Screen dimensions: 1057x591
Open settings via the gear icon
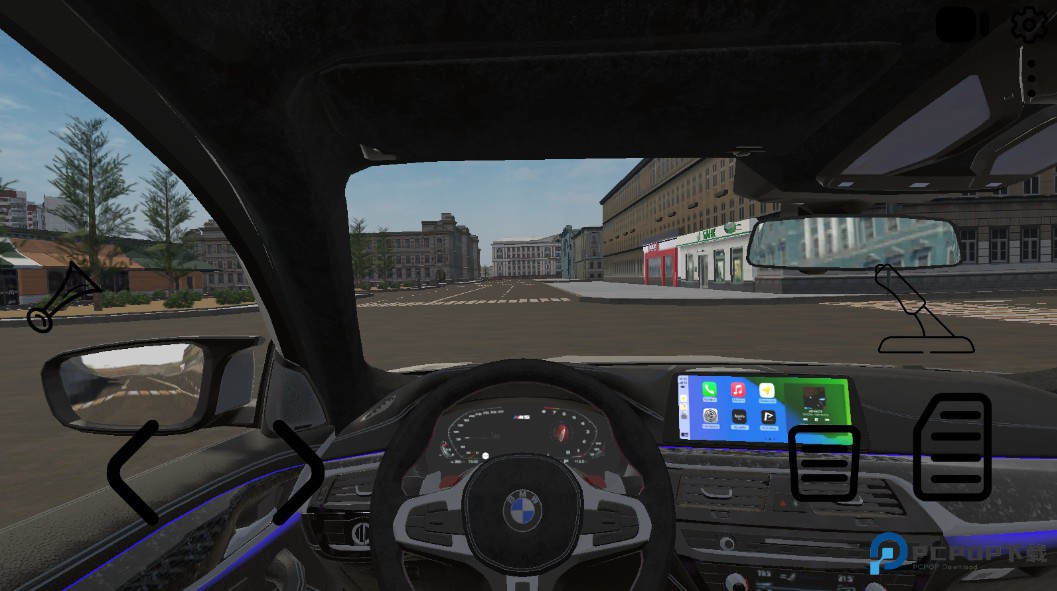point(1029,24)
